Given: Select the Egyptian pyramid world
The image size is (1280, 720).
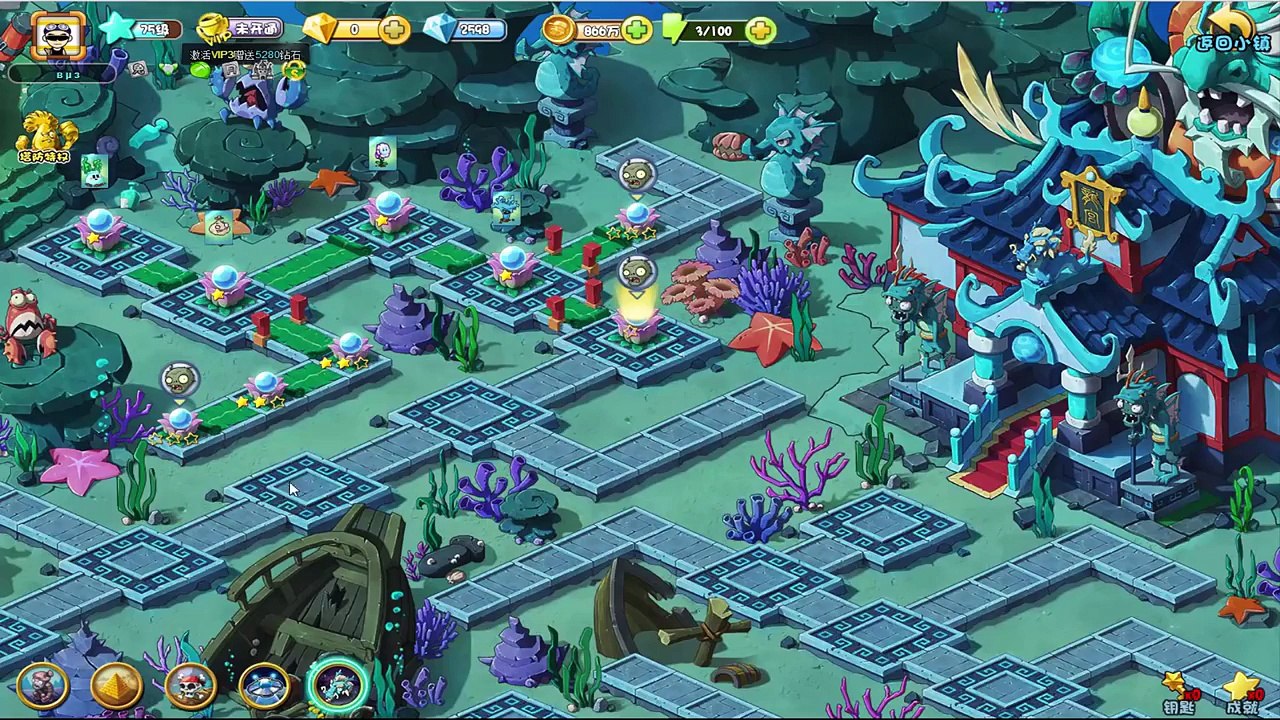Looking at the screenshot, I should pos(116,686).
